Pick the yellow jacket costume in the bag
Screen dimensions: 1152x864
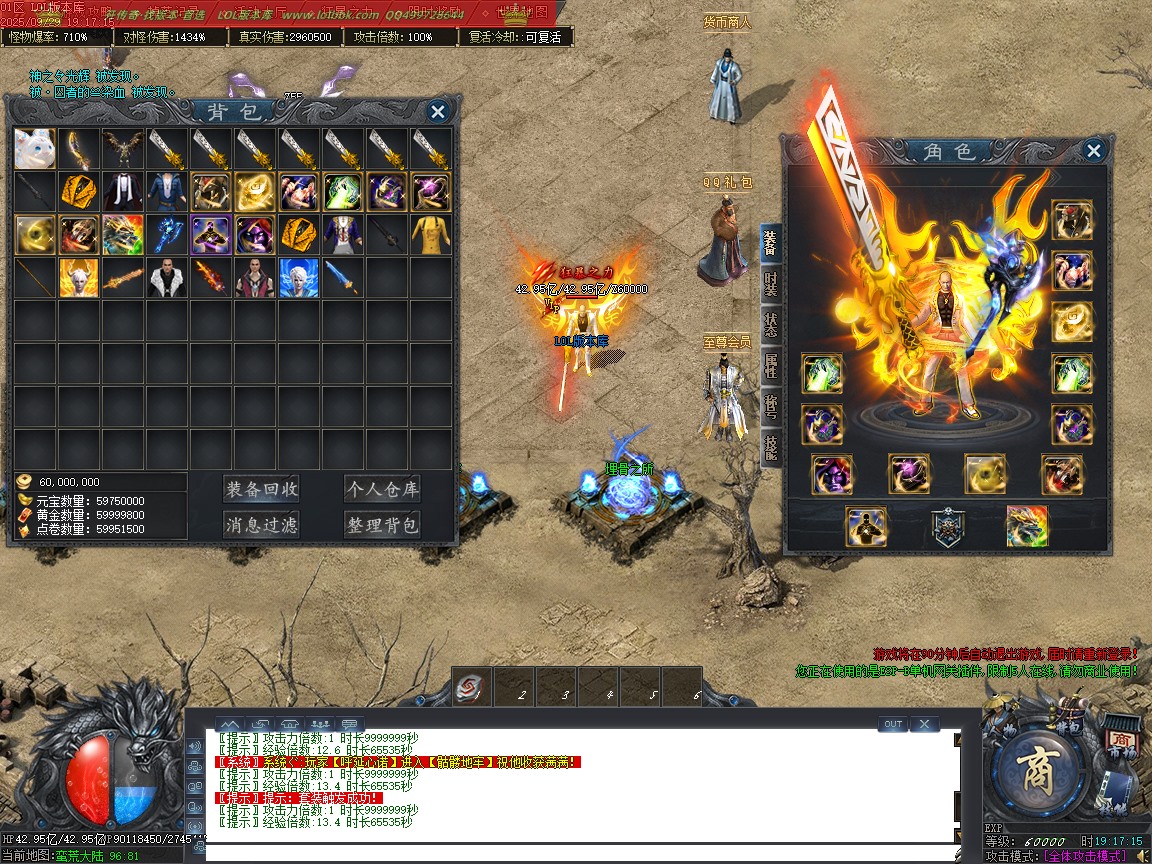(x=431, y=235)
